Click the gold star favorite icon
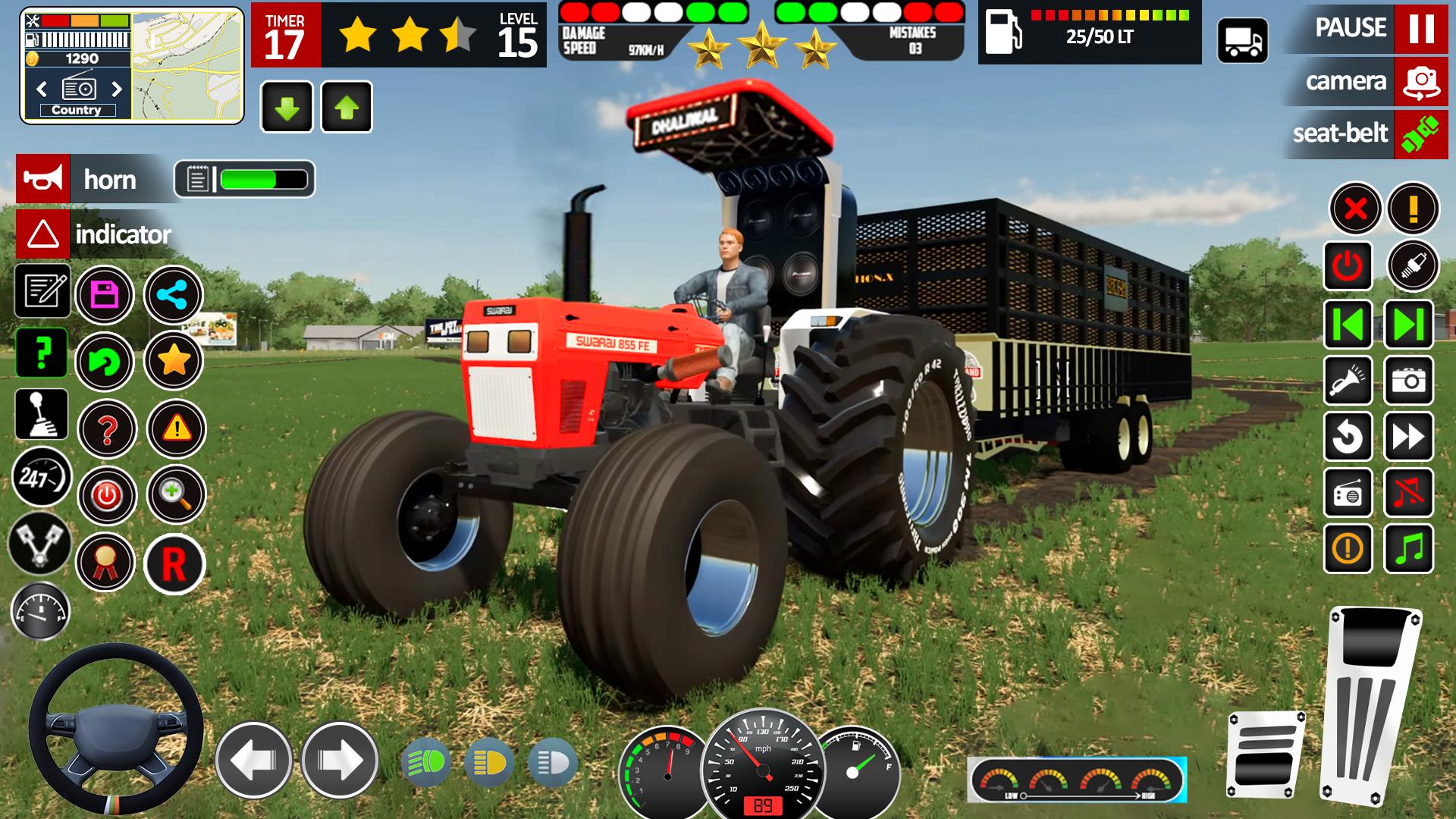The height and width of the screenshot is (819, 1456). (174, 361)
